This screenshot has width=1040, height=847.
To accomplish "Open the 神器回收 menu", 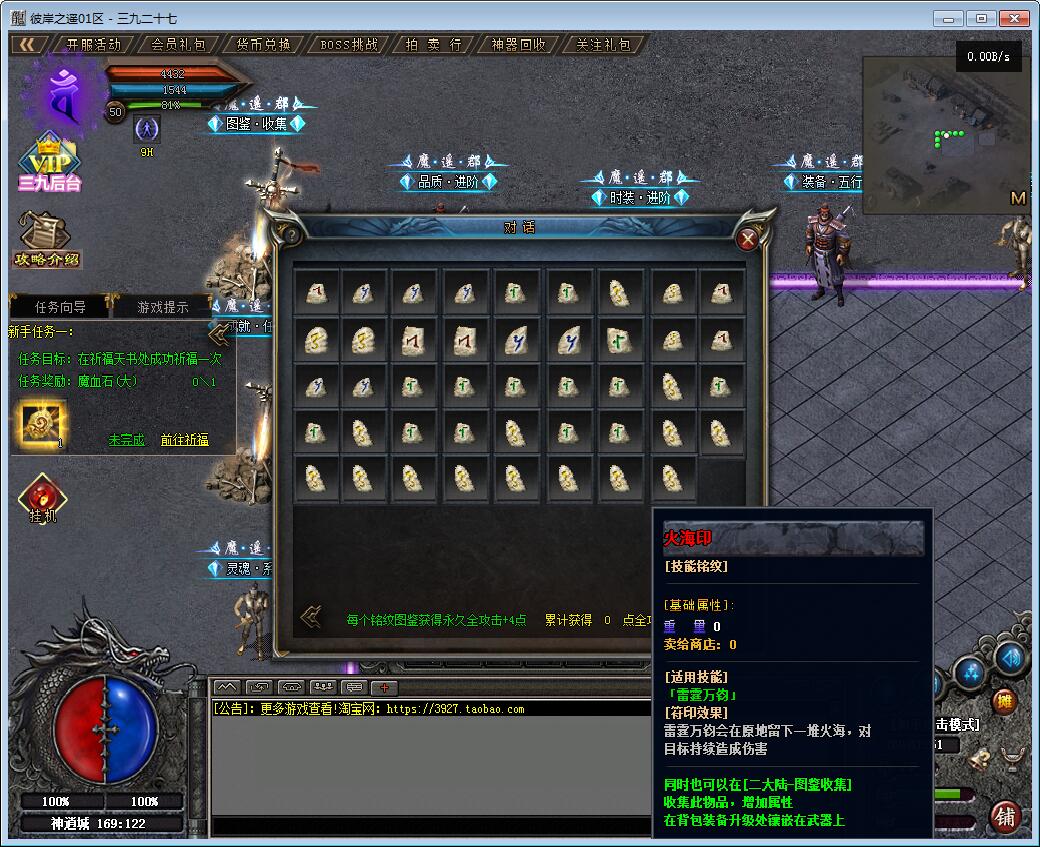I will pyautogui.click(x=519, y=45).
